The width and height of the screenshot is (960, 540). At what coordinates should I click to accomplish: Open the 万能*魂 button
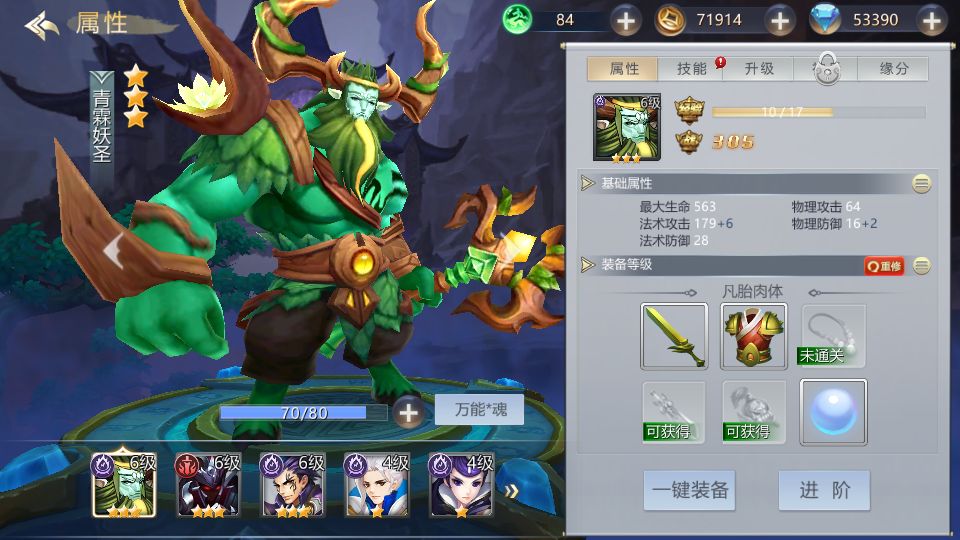[x=479, y=410]
